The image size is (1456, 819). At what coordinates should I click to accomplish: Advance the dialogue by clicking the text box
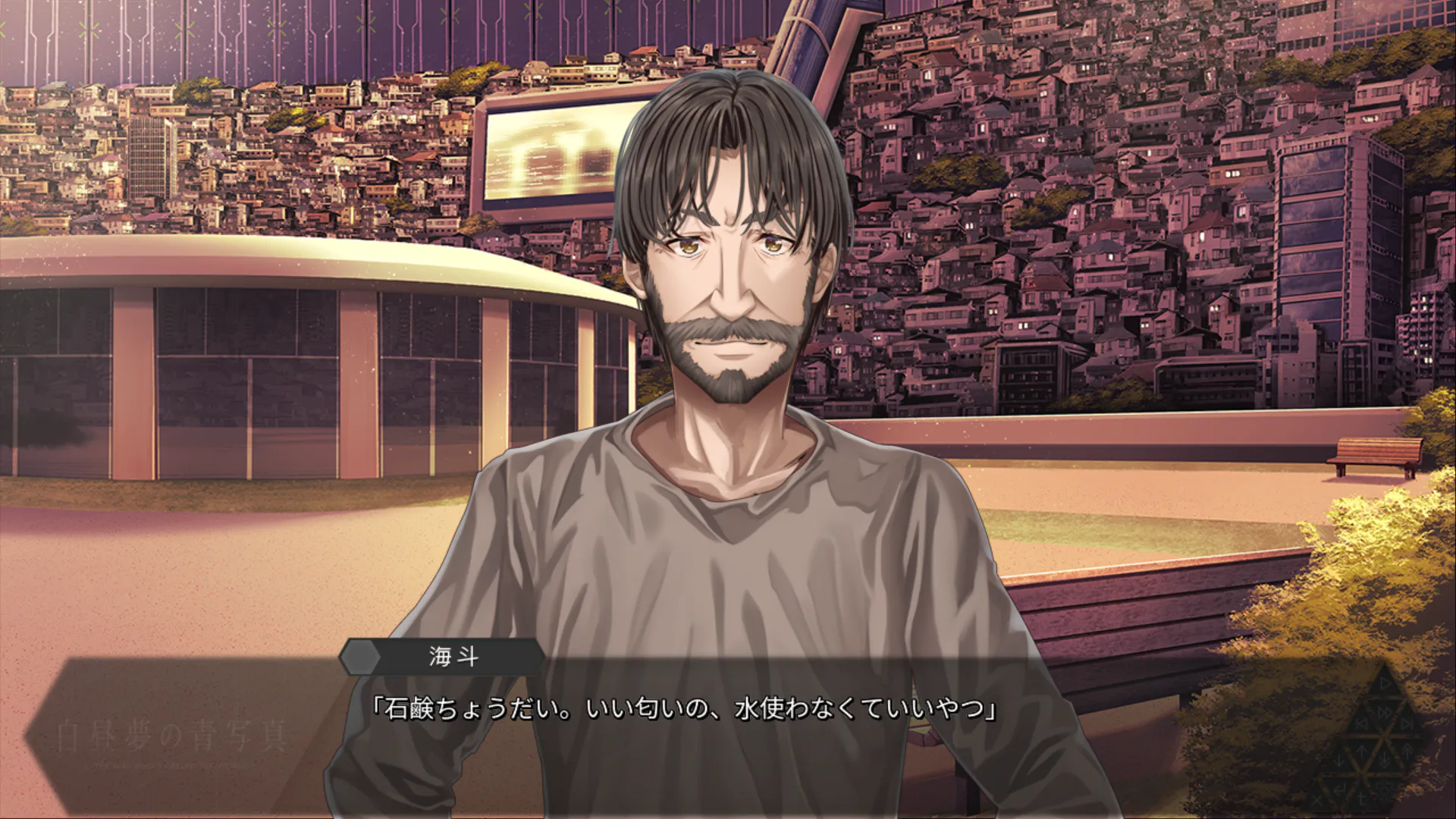[x=682, y=728]
